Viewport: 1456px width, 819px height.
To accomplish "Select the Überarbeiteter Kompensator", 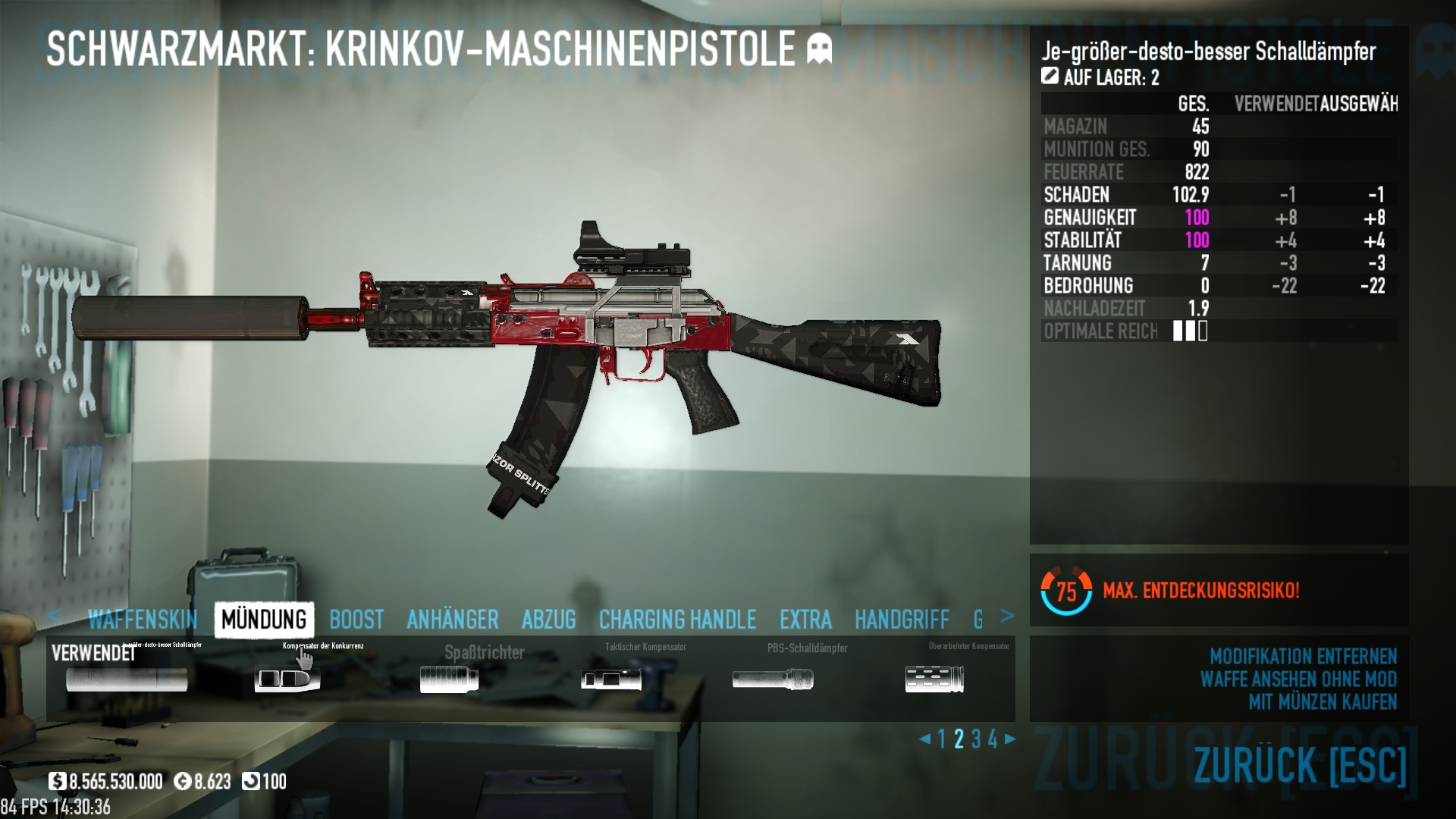I will 934,679.
